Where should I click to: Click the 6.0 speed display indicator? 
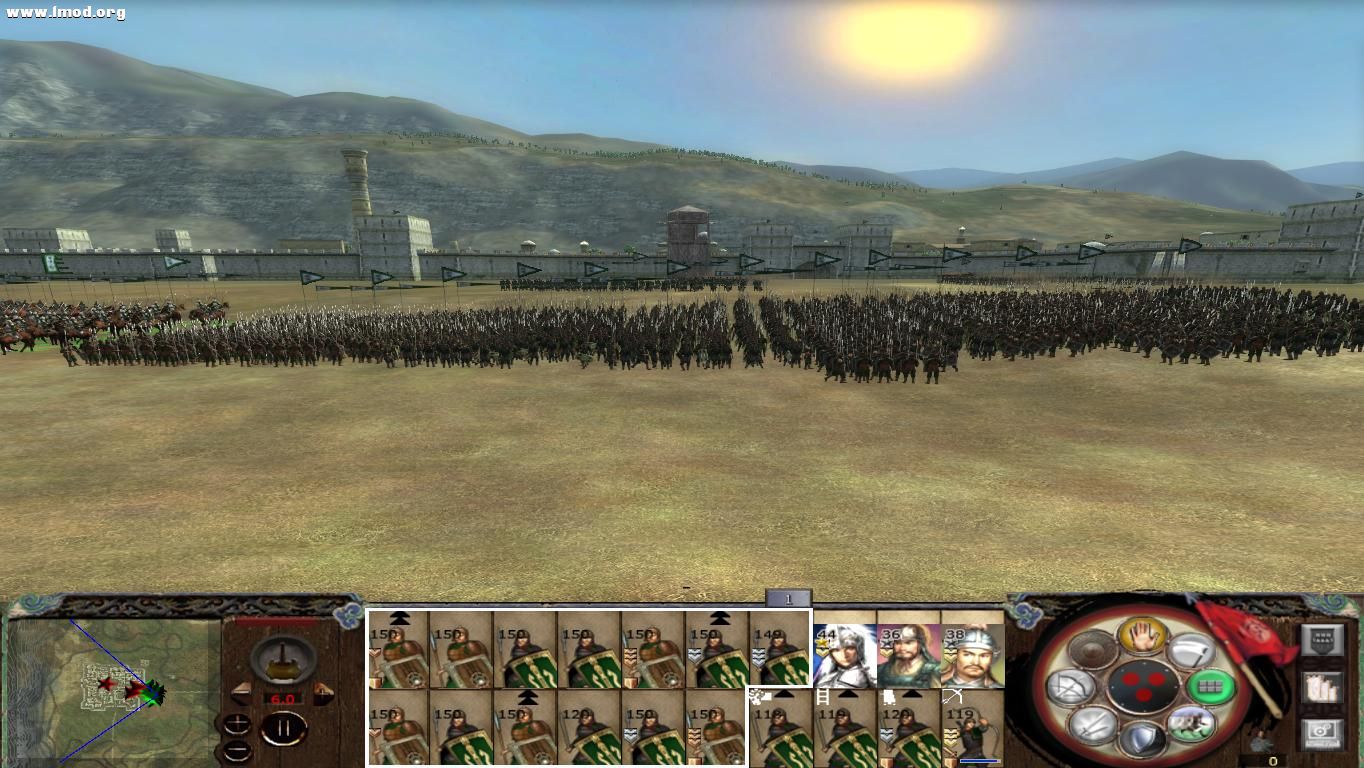pyautogui.click(x=283, y=698)
